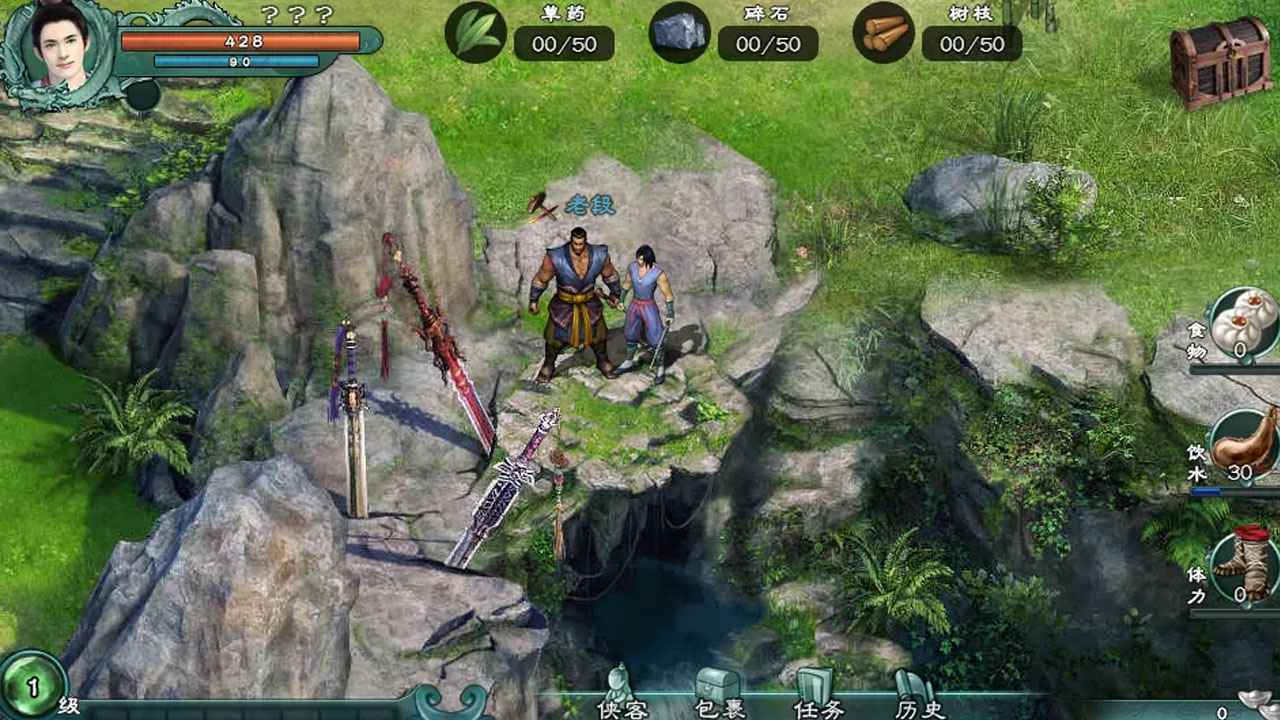This screenshot has width=1280, height=720.
Task: Select the 碎石 stone resource icon
Action: 680,32
